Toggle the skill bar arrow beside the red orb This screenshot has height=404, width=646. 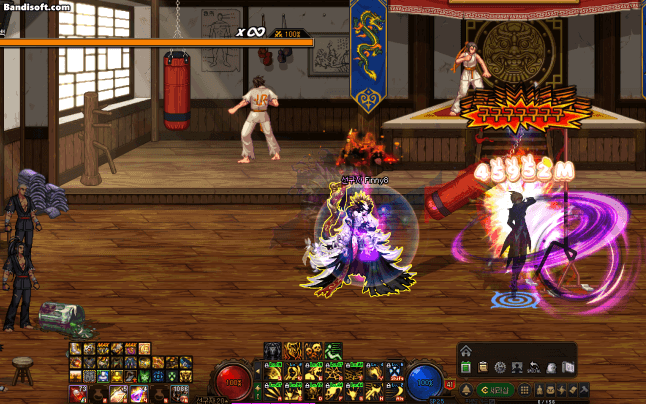click(x=258, y=372)
